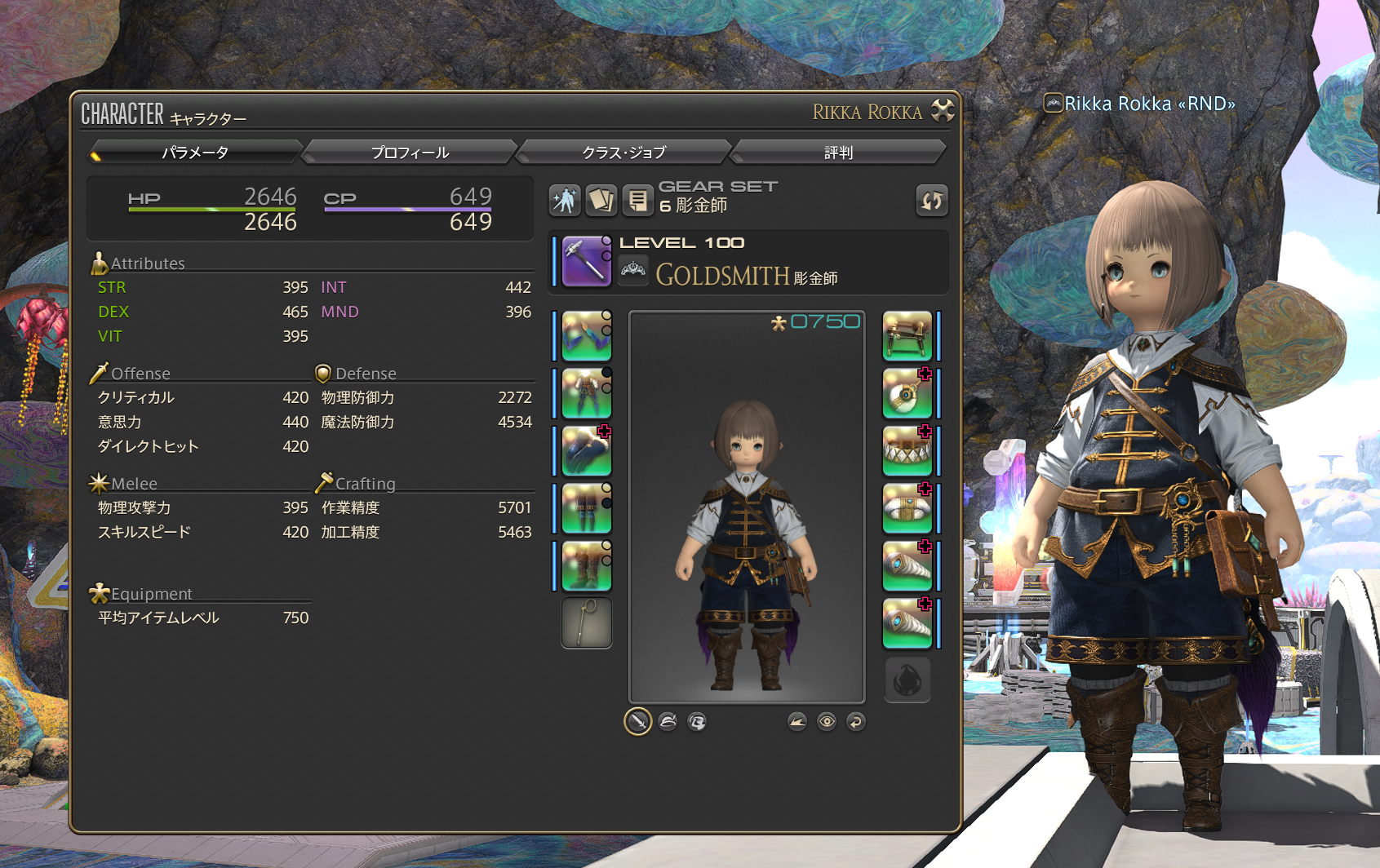Choose the white bracelet slot
1380x868 pixels.
click(x=907, y=508)
